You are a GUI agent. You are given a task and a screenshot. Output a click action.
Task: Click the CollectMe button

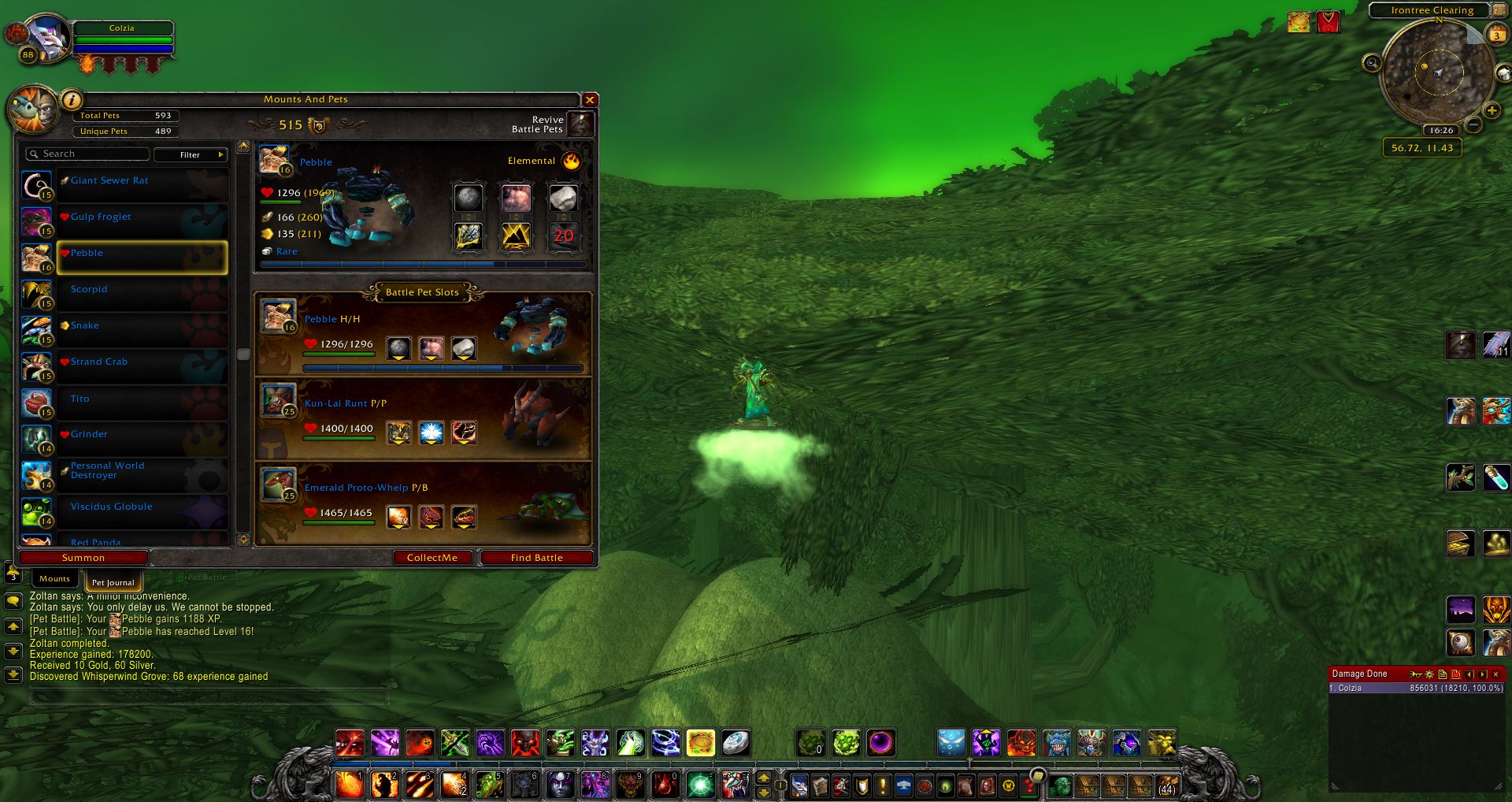click(x=432, y=558)
